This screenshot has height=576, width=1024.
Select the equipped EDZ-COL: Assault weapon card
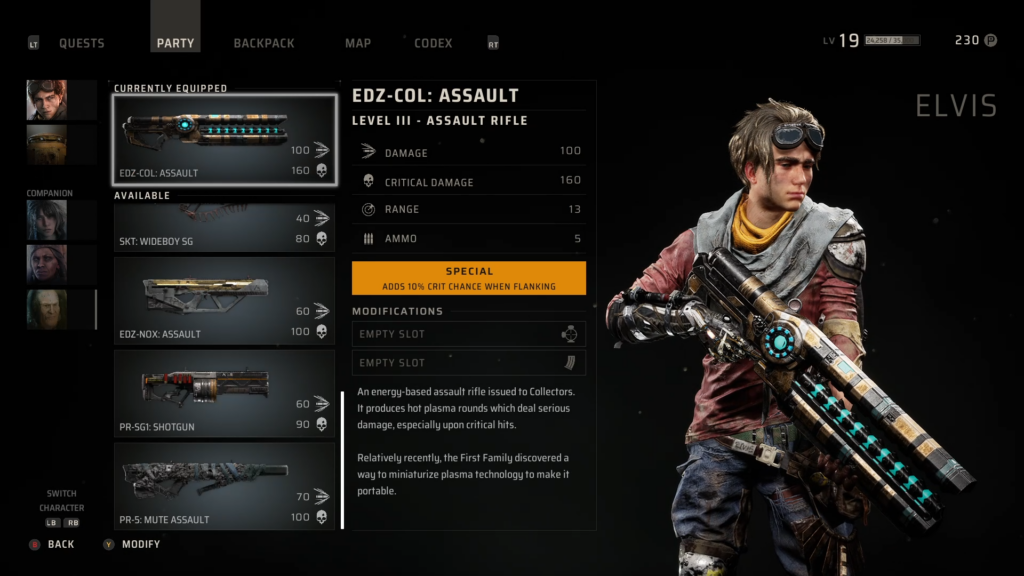(x=224, y=140)
